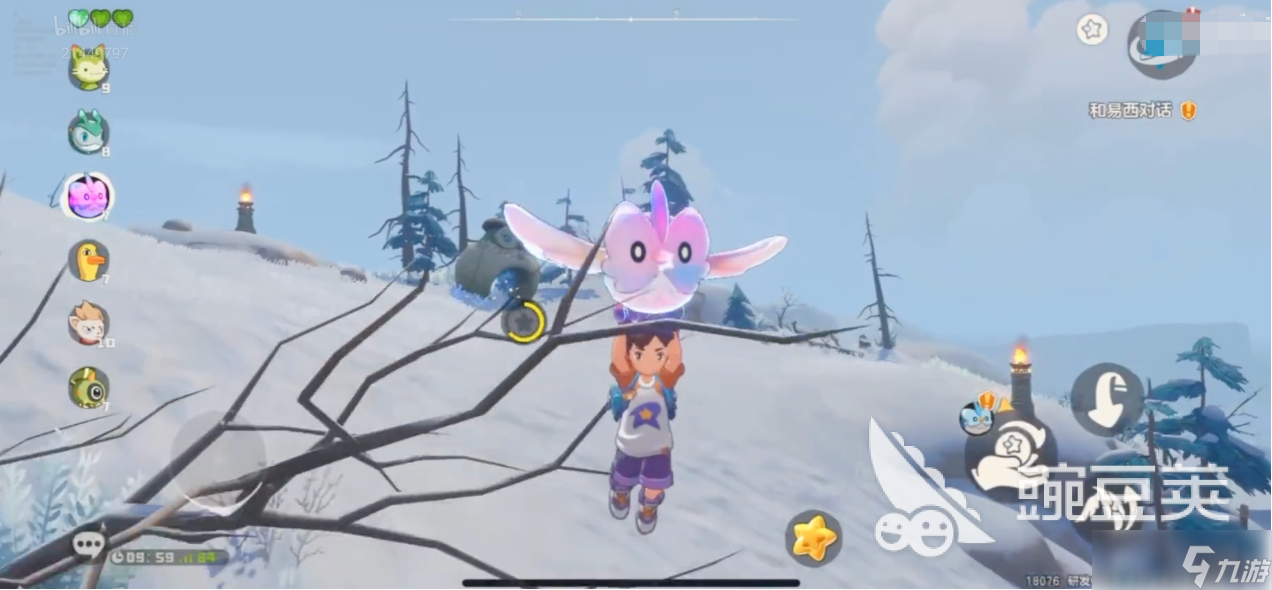Viewport: 1272px width, 590px height.
Task: Select the brown-haired monkey pet portrait
Action: (x=88, y=323)
